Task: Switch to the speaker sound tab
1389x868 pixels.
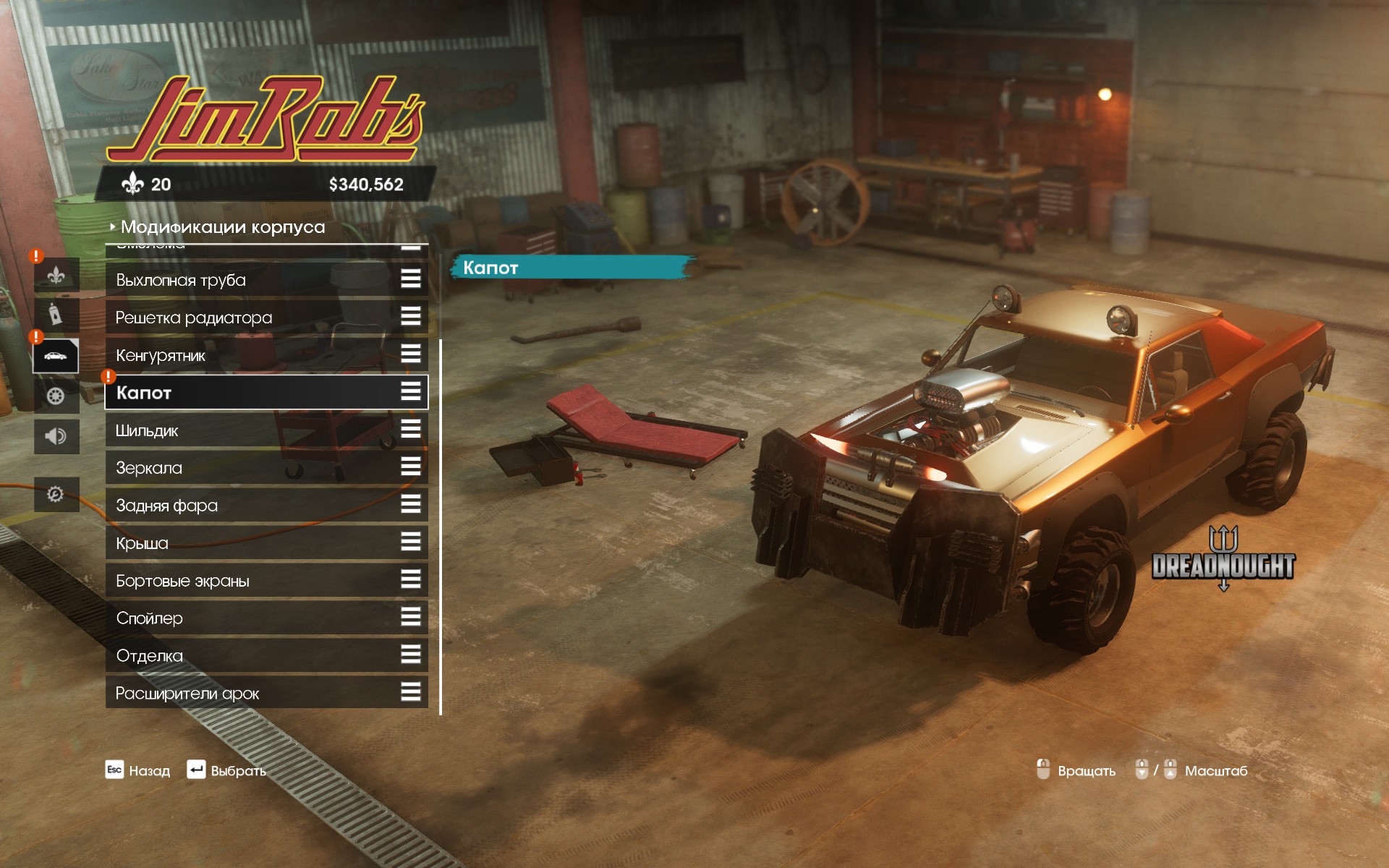Action: click(56, 436)
